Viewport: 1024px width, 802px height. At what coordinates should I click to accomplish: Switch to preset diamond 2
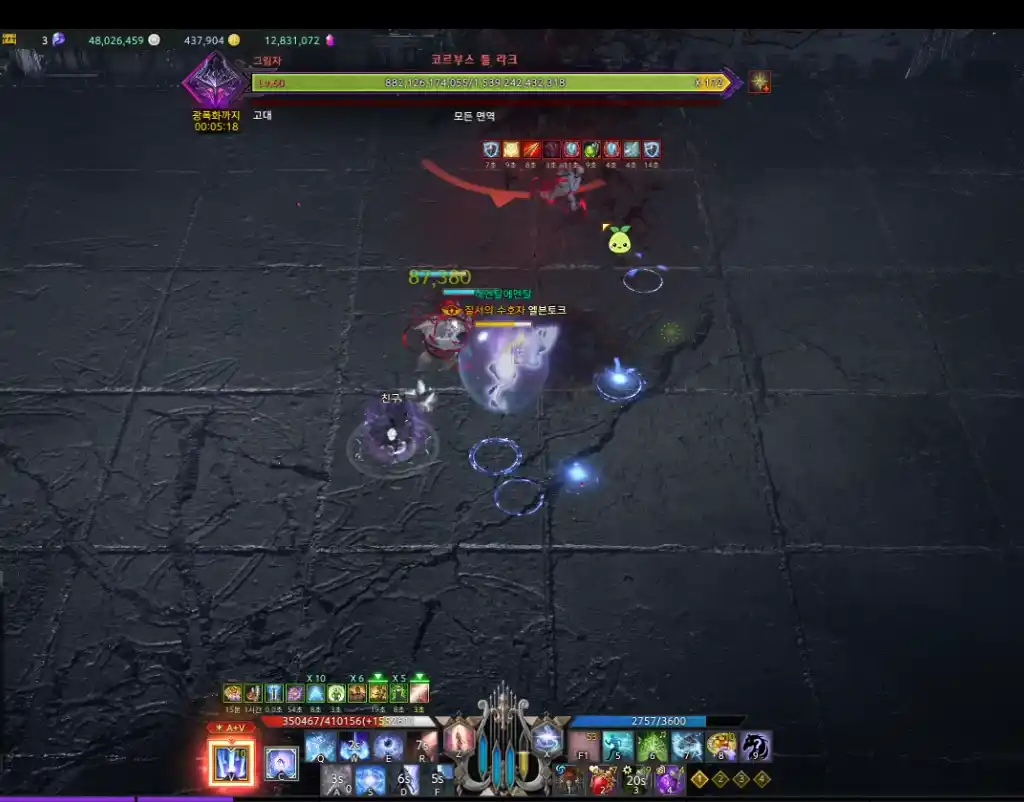[x=720, y=779]
